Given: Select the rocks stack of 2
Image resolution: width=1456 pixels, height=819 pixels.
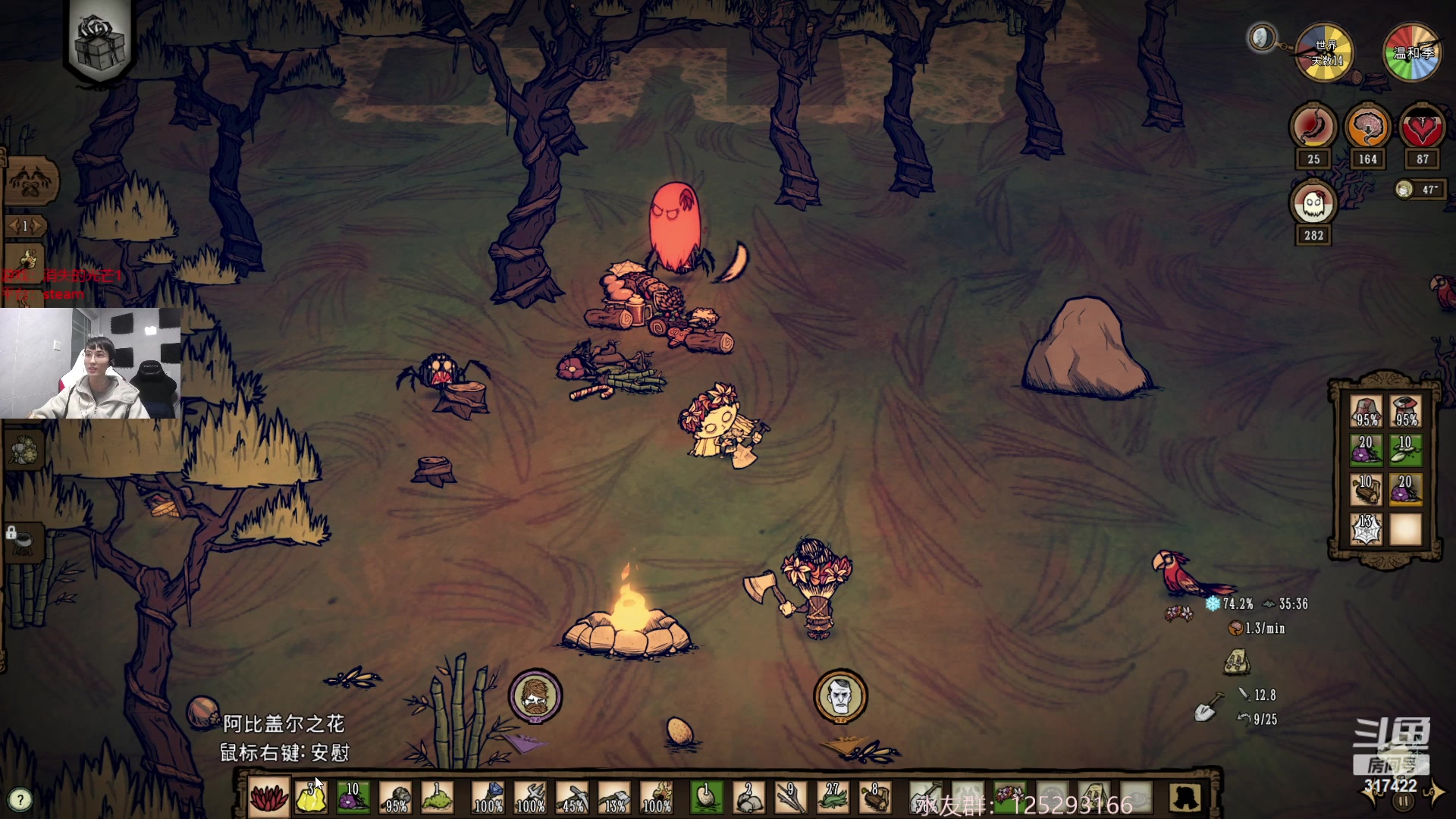Looking at the screenshot, I should (x=748, y=798).
